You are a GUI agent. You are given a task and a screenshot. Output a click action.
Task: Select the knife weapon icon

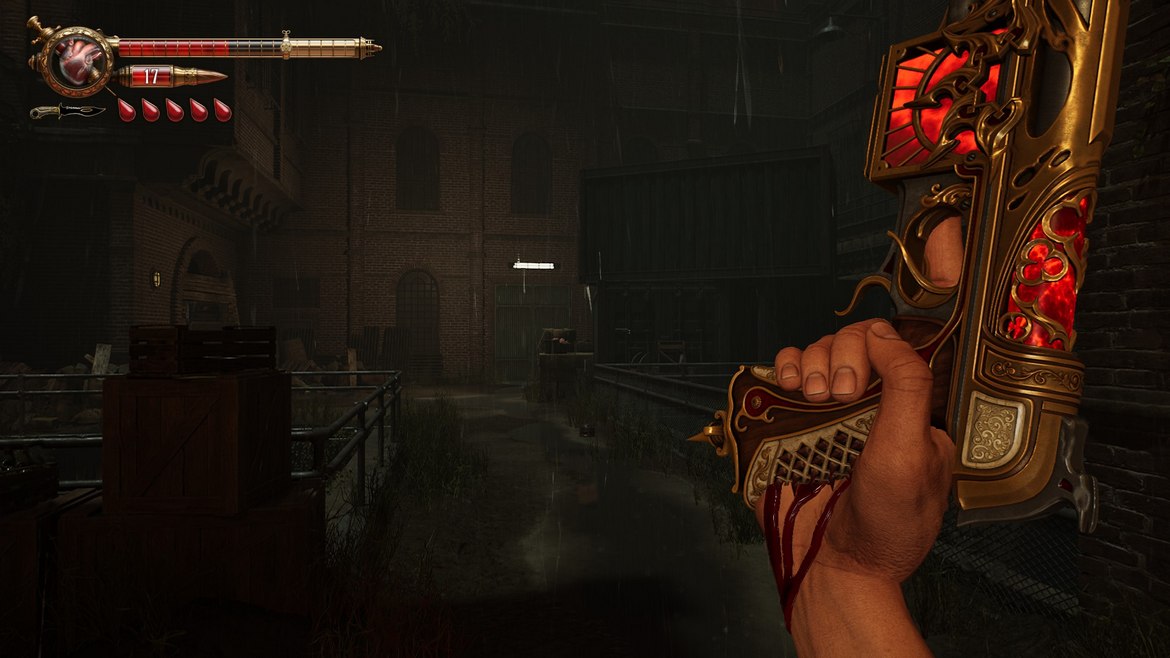tap(67, 111)
